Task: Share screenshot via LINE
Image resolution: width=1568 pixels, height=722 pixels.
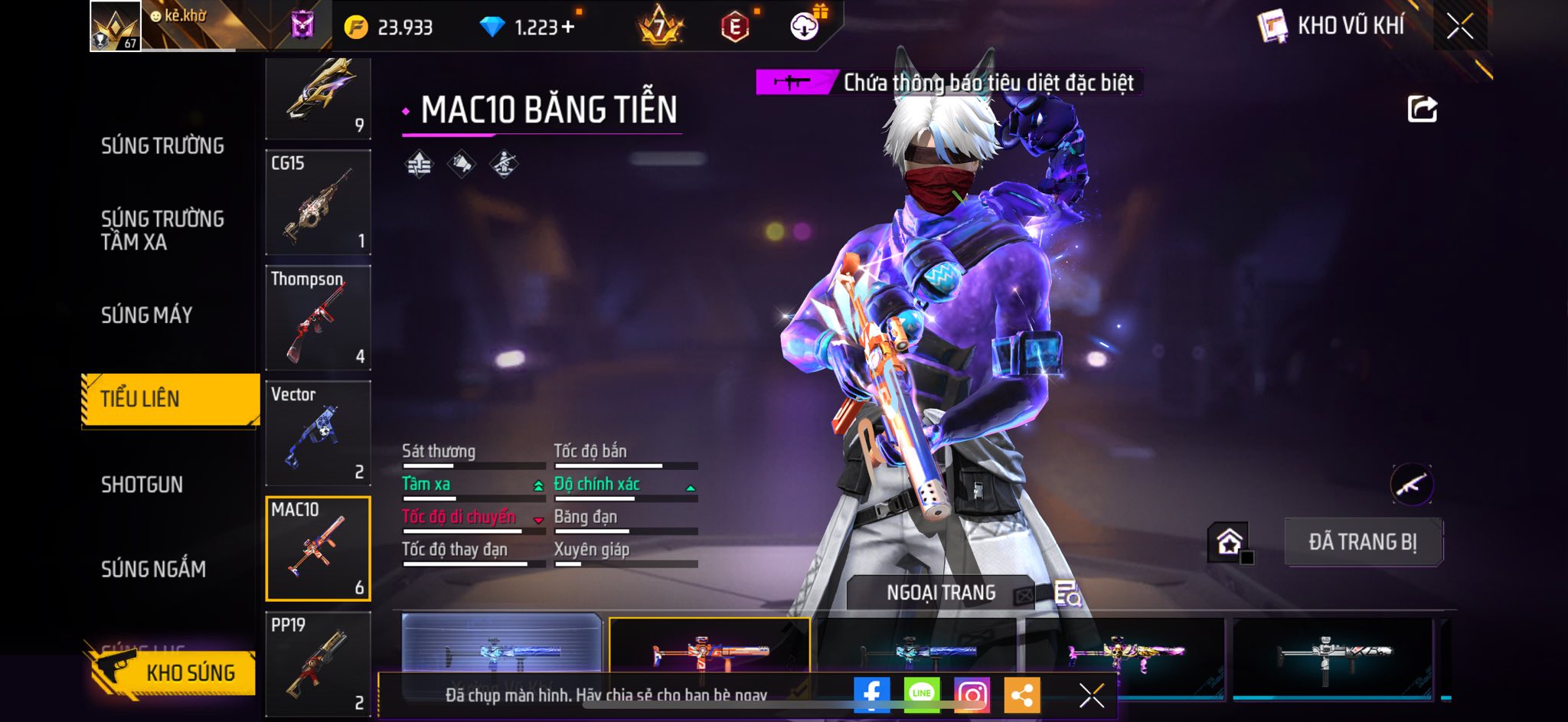Action: pos(922,694)
